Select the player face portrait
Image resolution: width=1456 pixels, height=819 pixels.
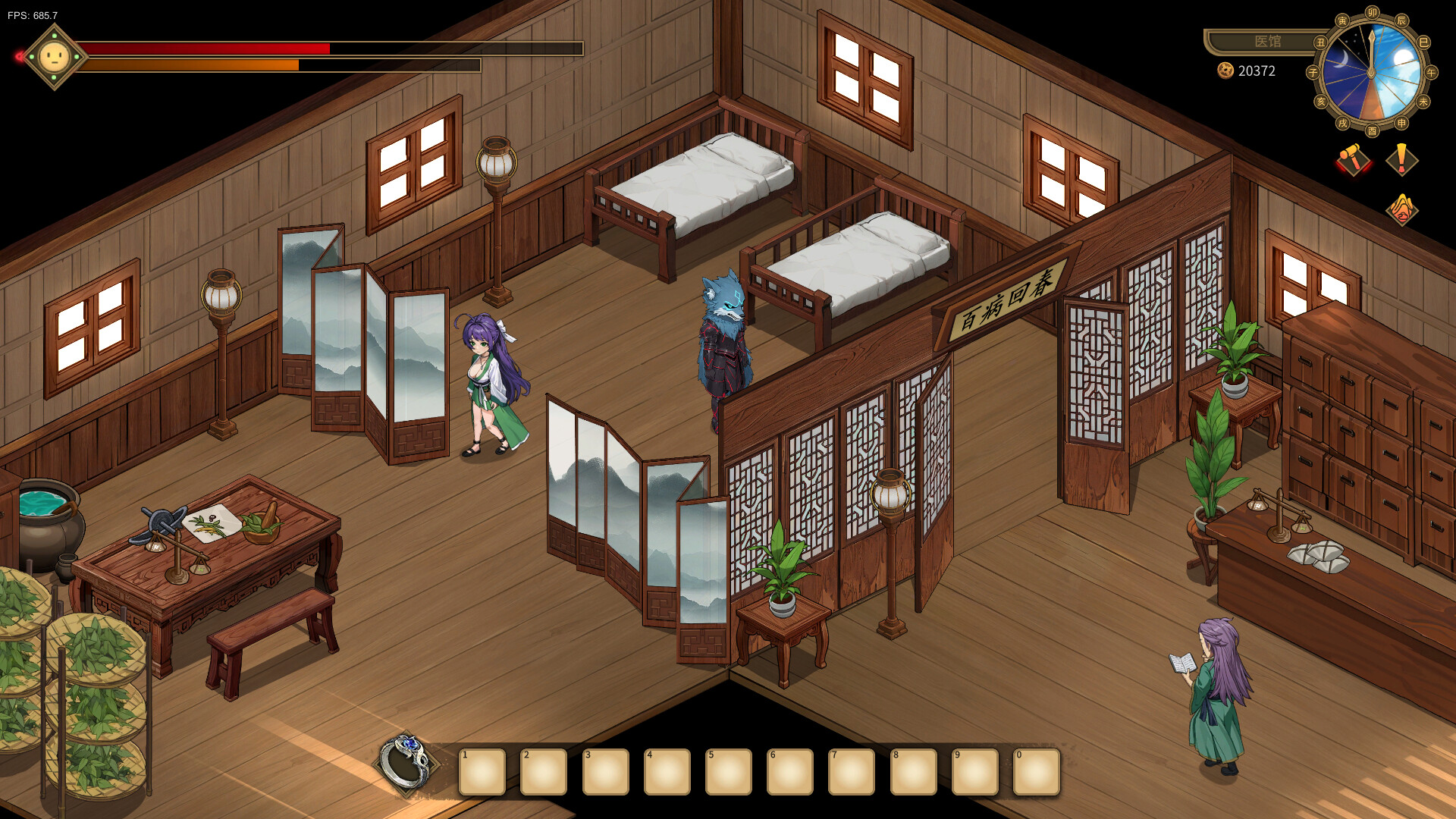point(55,57)
